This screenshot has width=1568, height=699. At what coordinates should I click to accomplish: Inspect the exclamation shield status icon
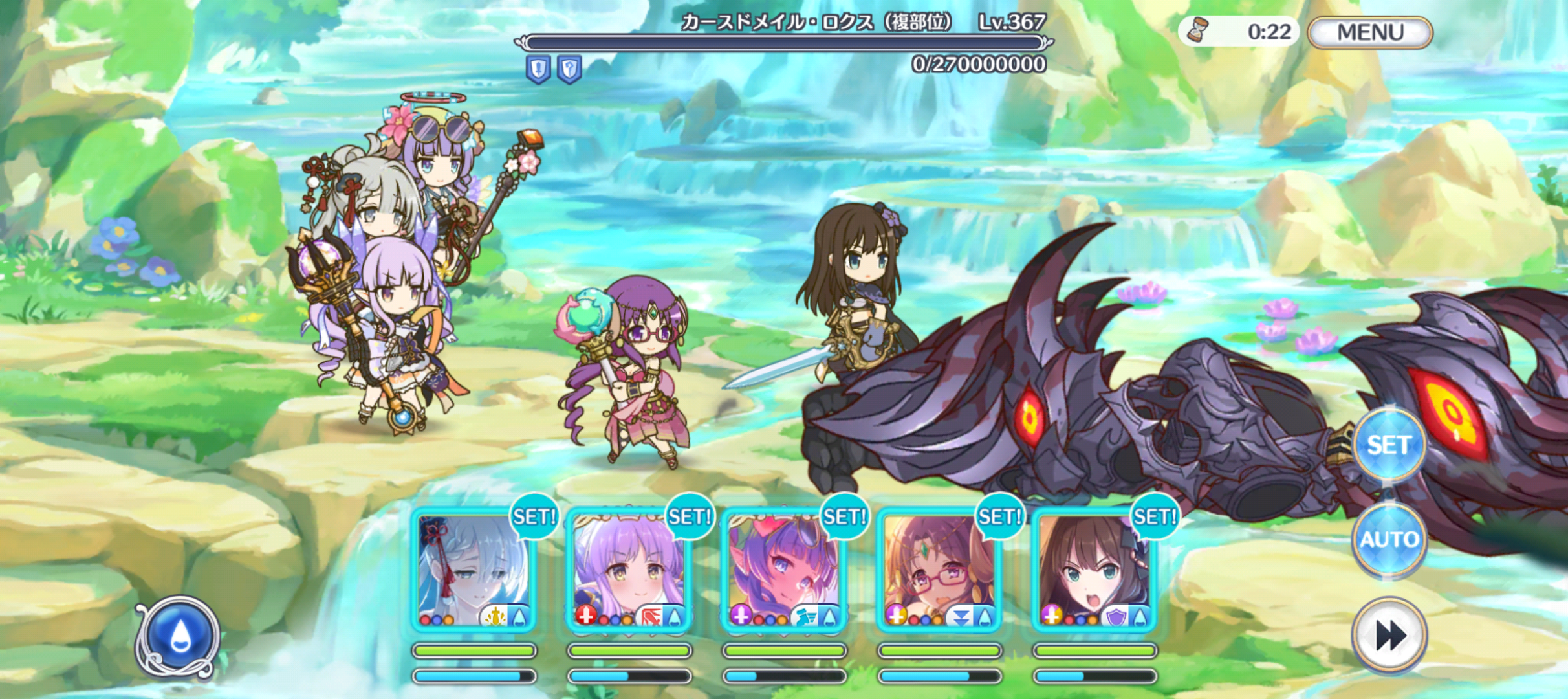pos(538,69)
